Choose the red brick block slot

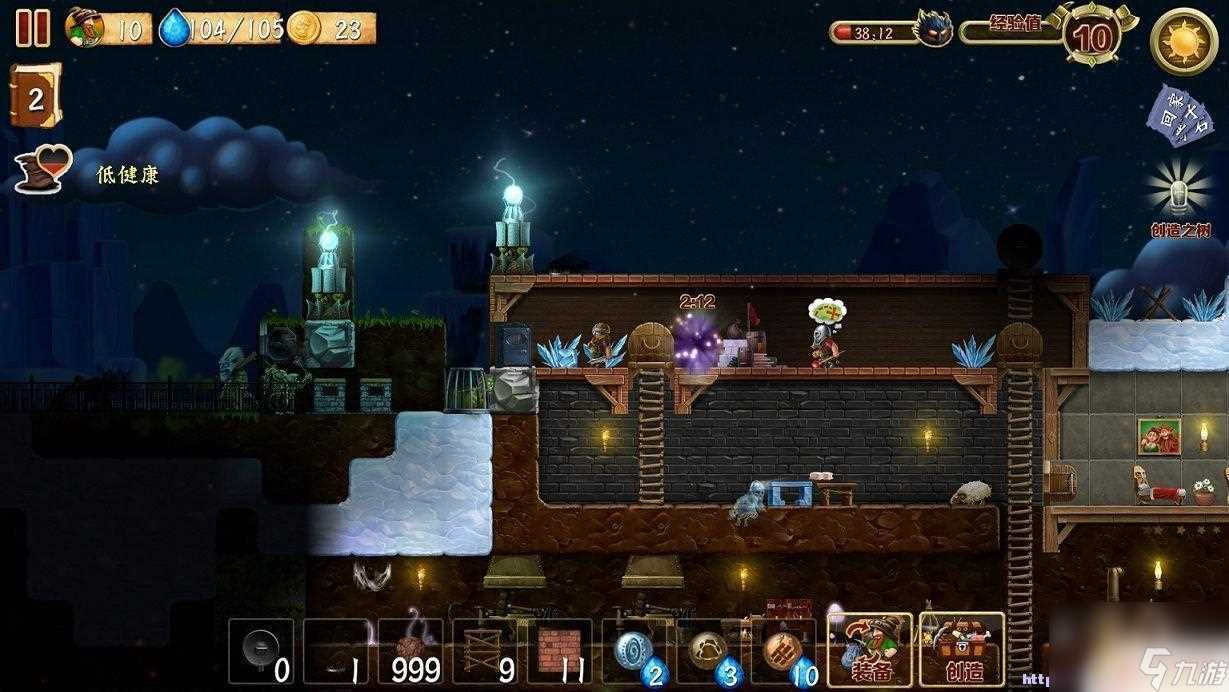[x=559, y=651]
